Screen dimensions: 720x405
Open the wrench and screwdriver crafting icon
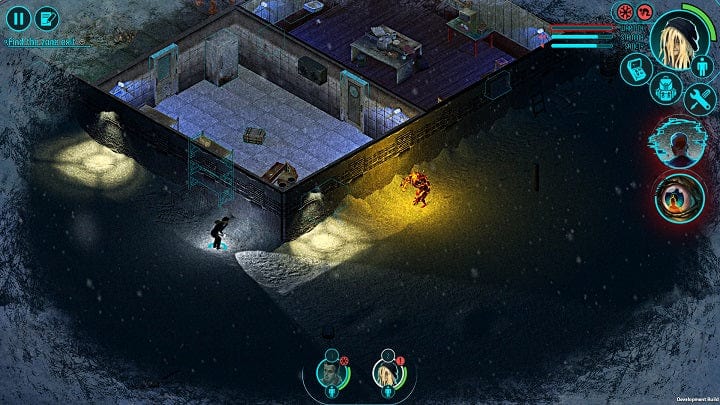[x=698, y=98]
